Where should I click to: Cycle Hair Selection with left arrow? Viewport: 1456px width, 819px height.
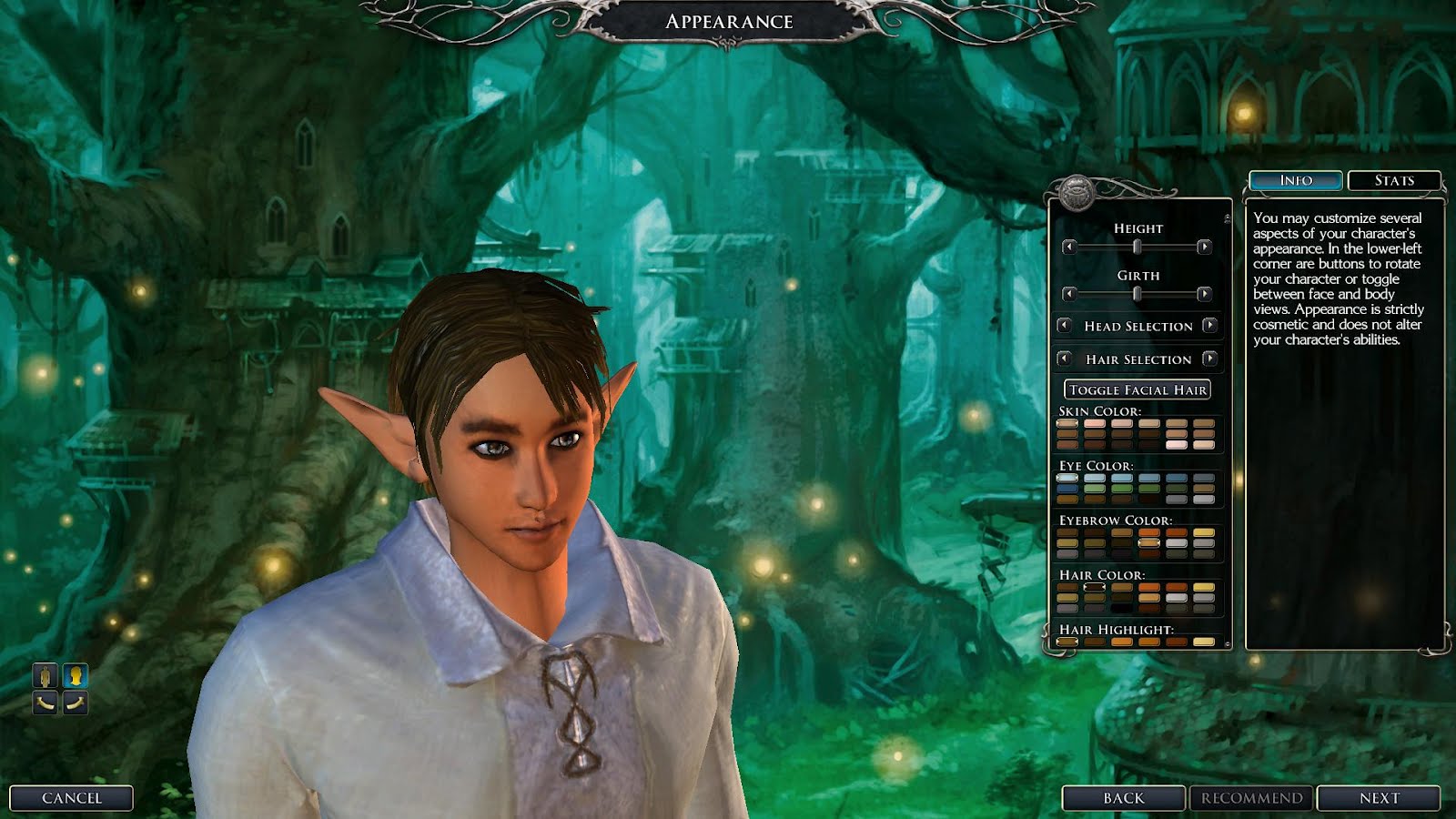point(1066,359)
